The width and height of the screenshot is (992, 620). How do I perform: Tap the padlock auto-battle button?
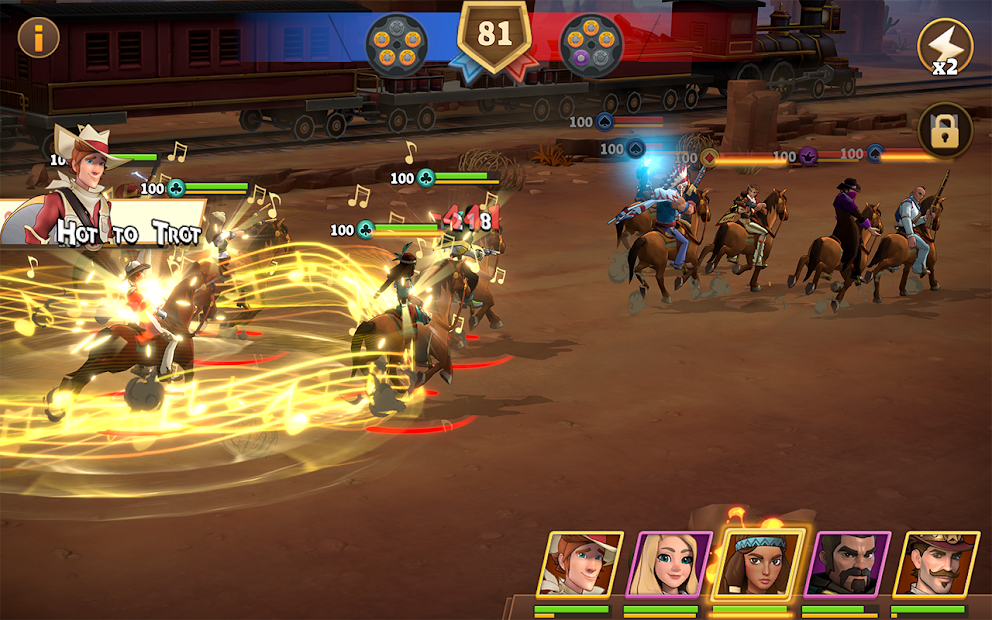[945, 131]
